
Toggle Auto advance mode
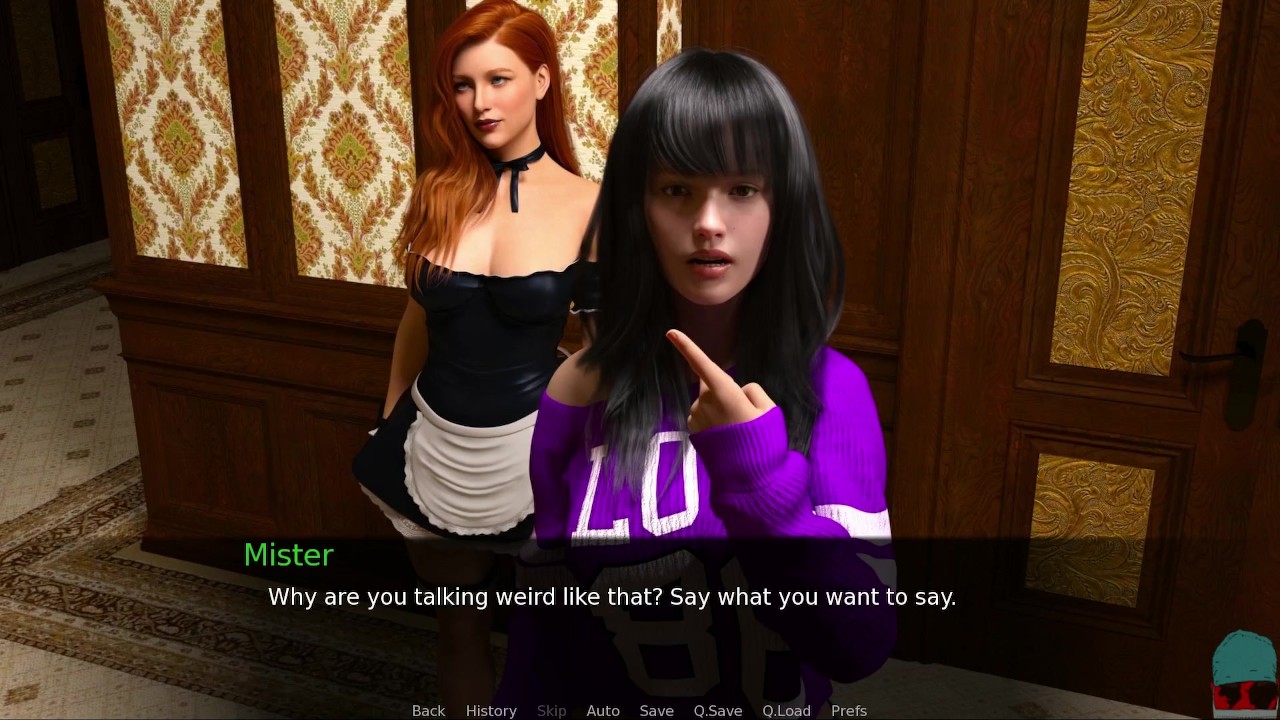(x=603, y=710)
